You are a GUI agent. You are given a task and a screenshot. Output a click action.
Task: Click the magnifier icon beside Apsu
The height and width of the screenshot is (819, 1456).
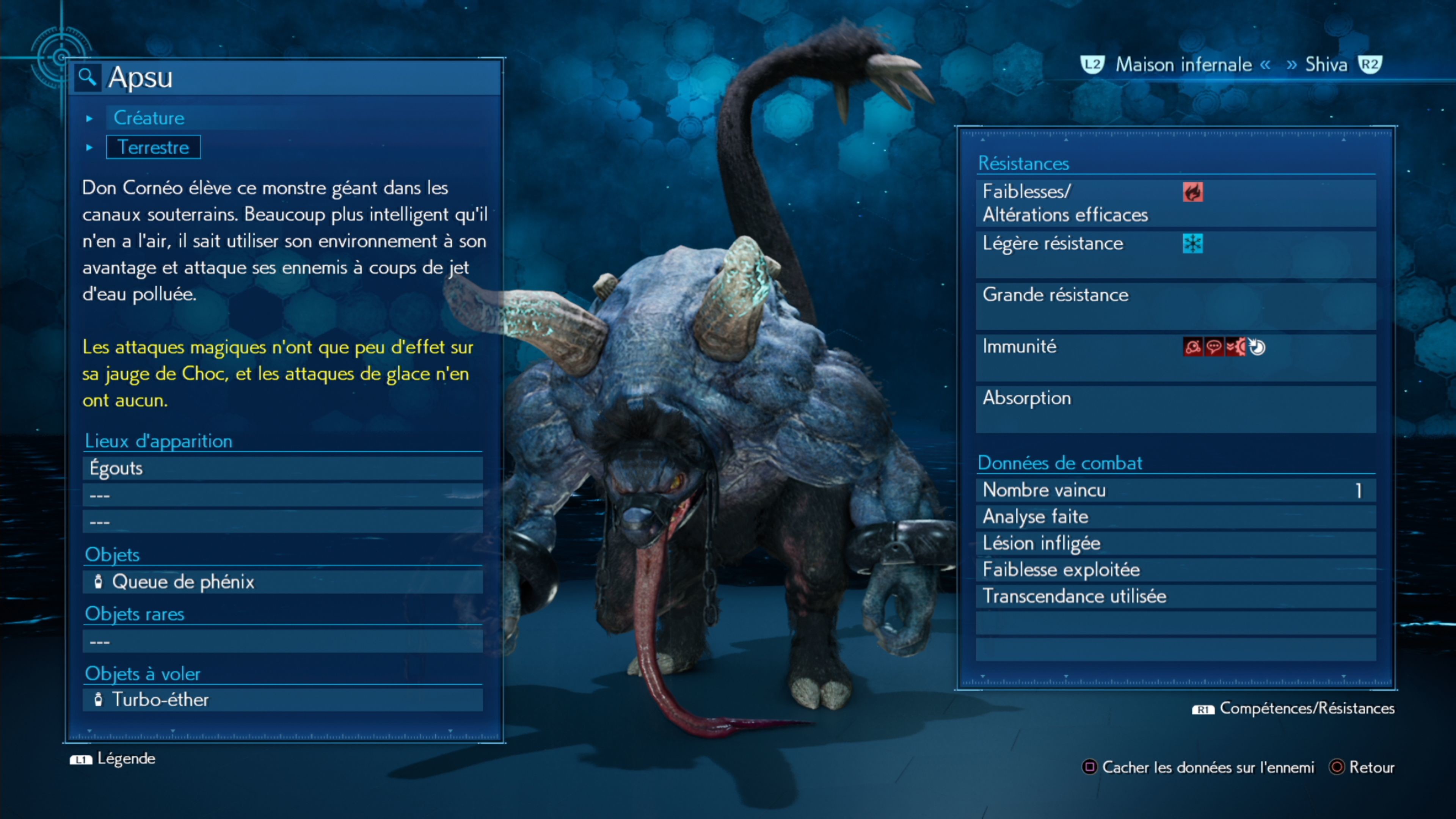pyautogui.click(x=87, y=76)
